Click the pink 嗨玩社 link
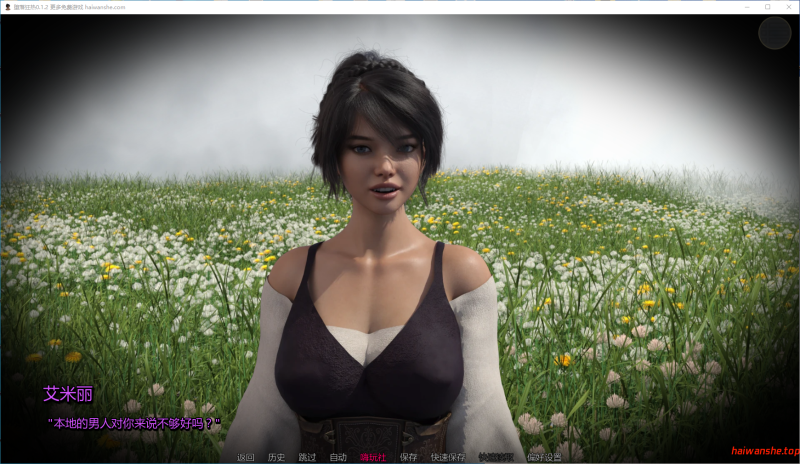The width and height of the screenshot is (800, 464). click(x=373, y=457)
